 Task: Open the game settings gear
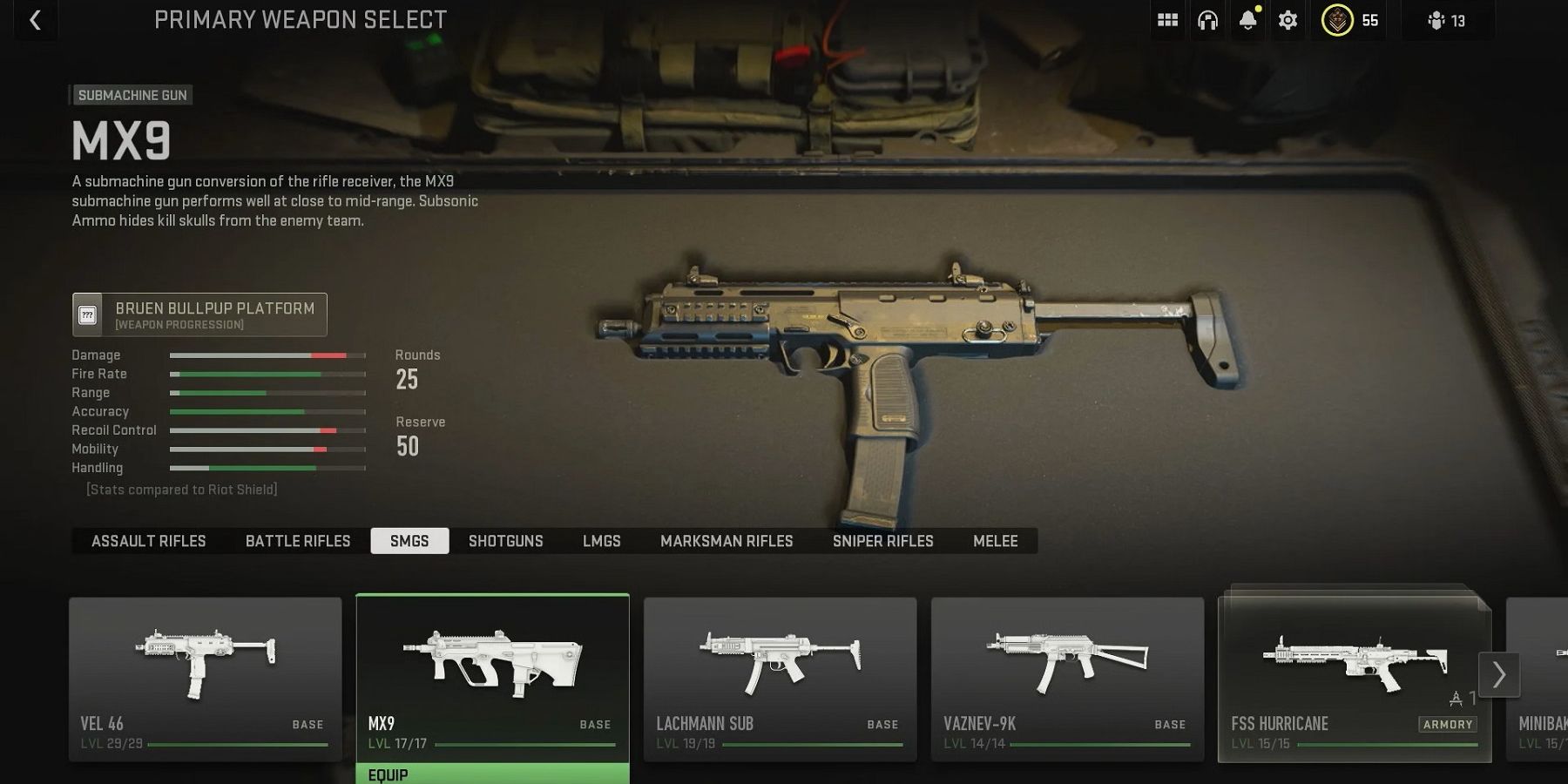1288,20
